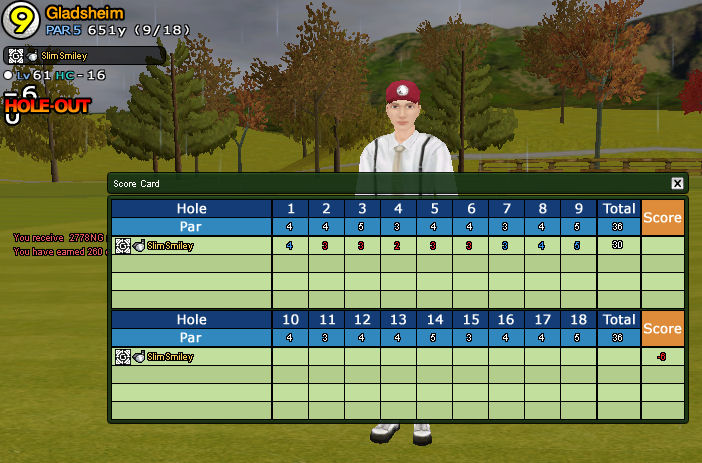Select SlimSmiley's row in the holes 10-18 table

click(x=190, y=356)
